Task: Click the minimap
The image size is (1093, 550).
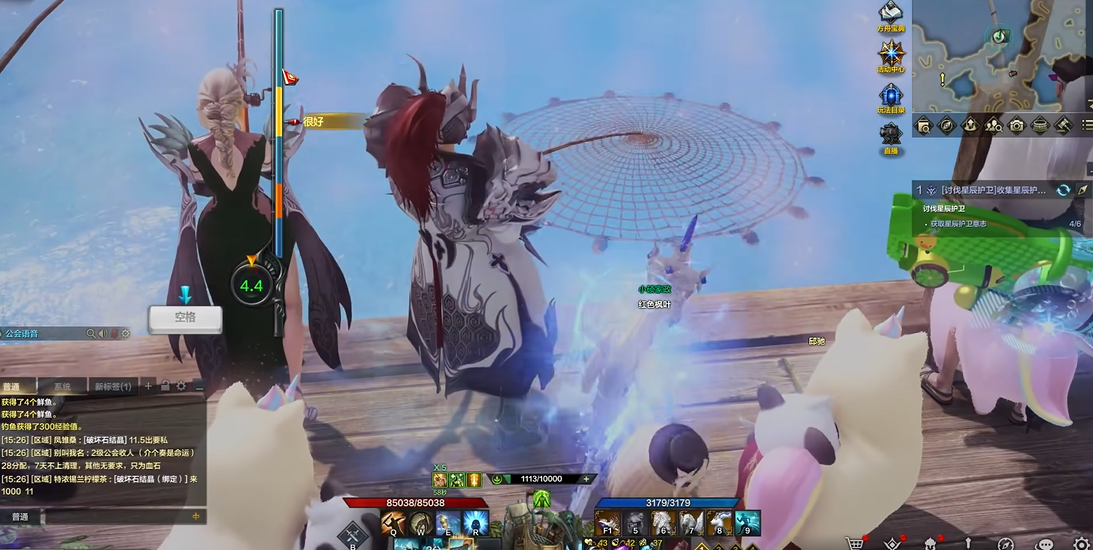Action: tap(1001, 55)
